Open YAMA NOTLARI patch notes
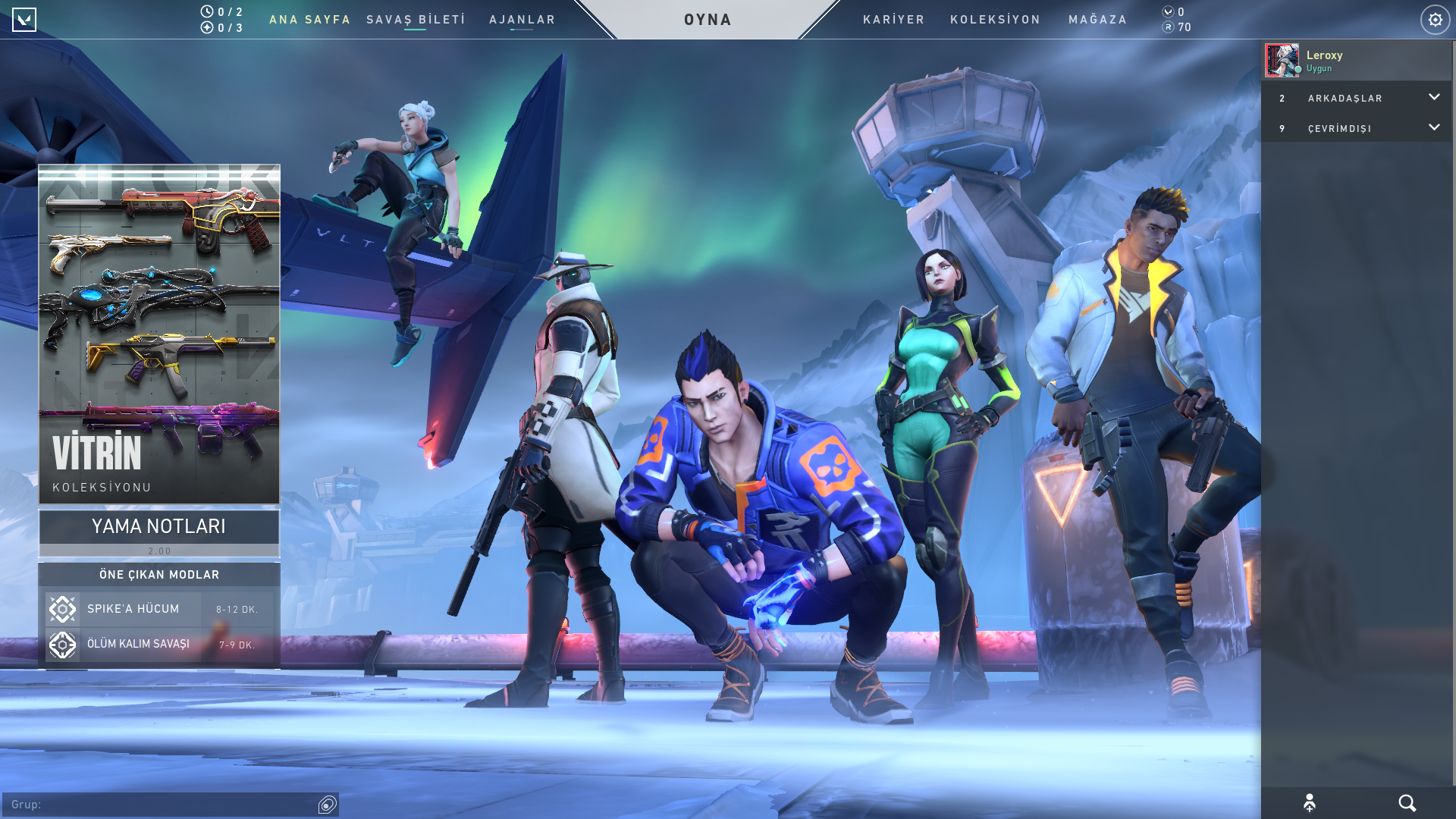The width and height of the screenshot is (1456, 819). click(x=159, y=532)
